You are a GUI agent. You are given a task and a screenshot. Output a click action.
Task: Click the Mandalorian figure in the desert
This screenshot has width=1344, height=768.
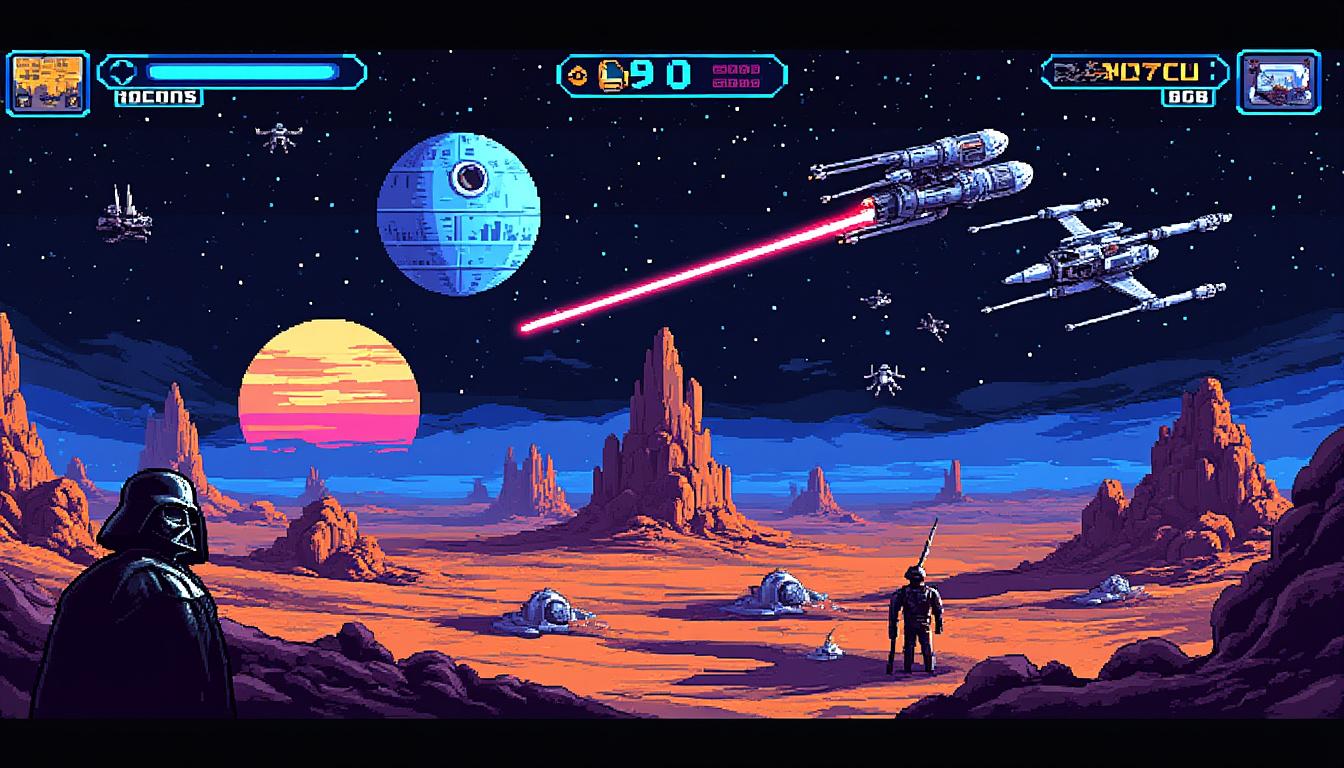915,615
